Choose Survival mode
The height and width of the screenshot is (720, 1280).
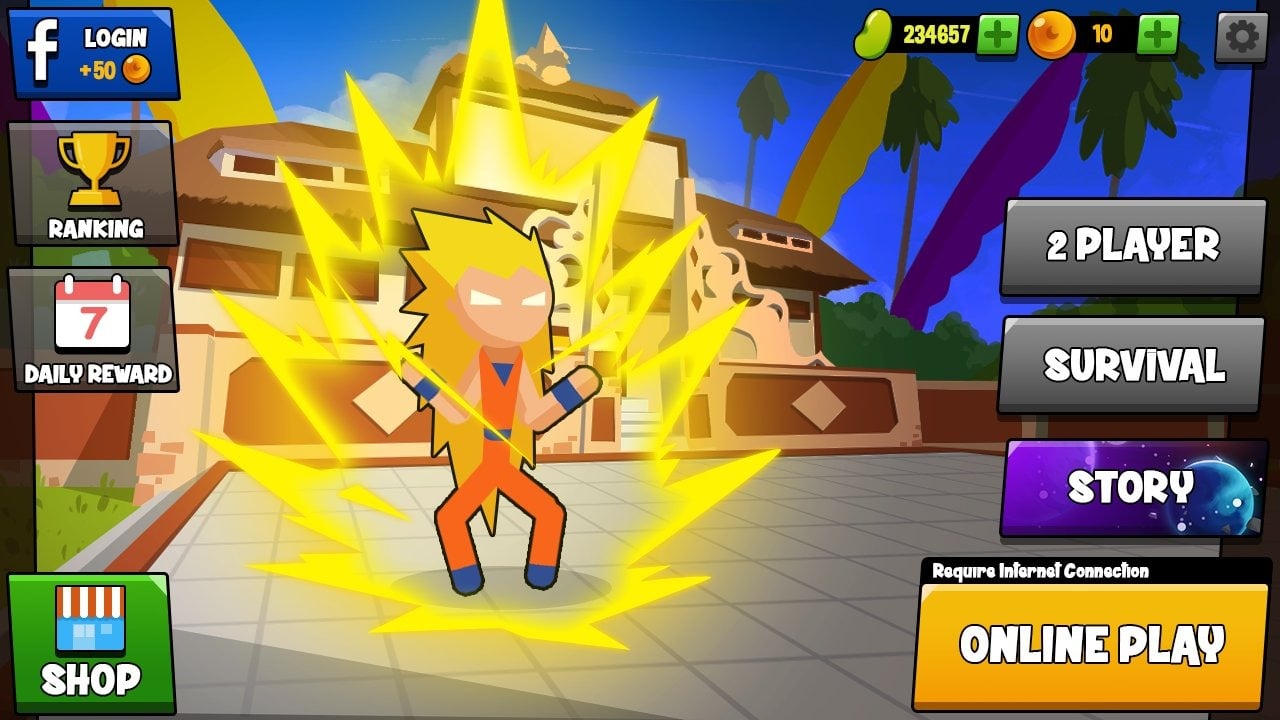1133,365
